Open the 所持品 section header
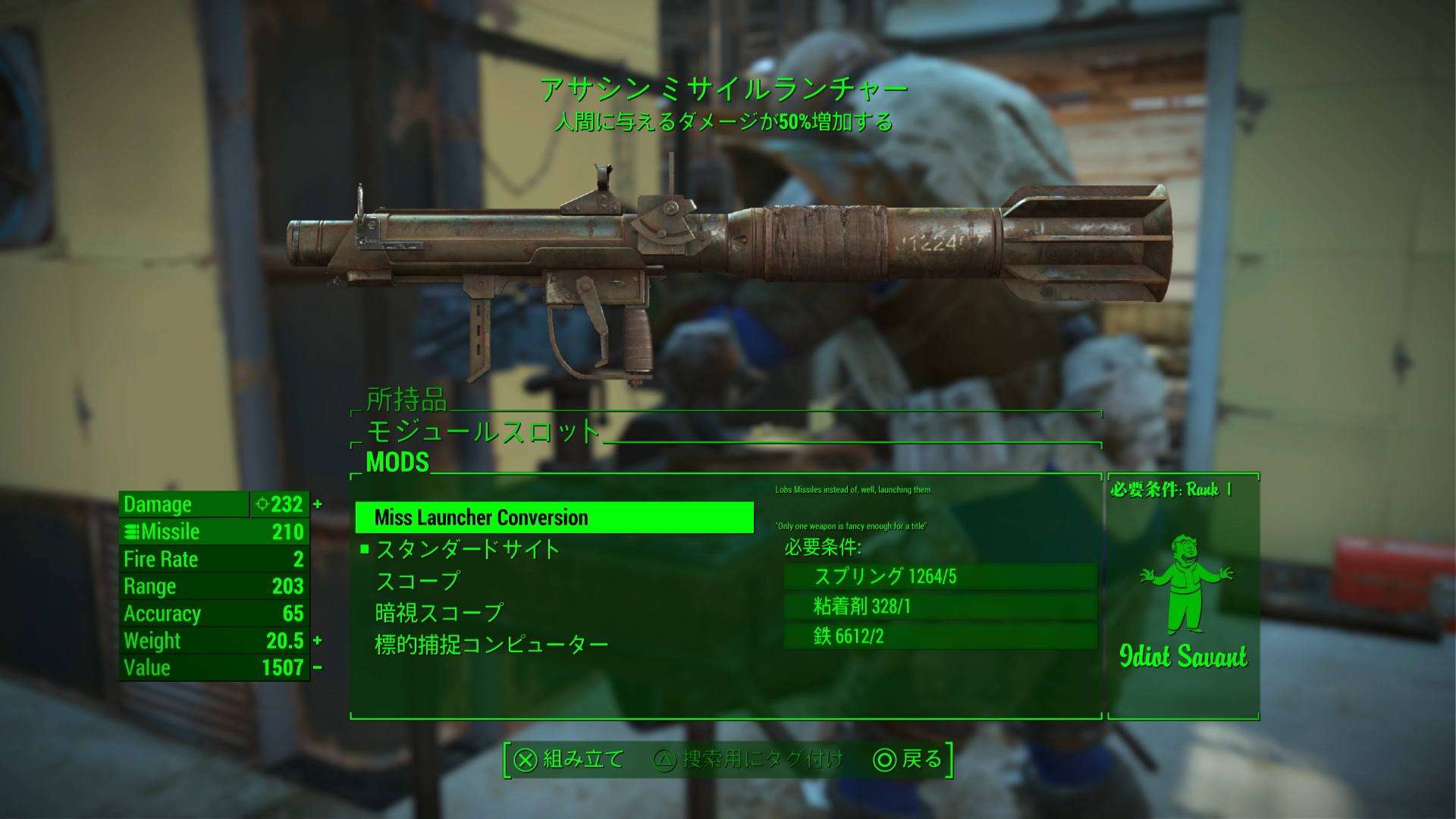This screenshot has width=1456, height=819. pos(407,400)
